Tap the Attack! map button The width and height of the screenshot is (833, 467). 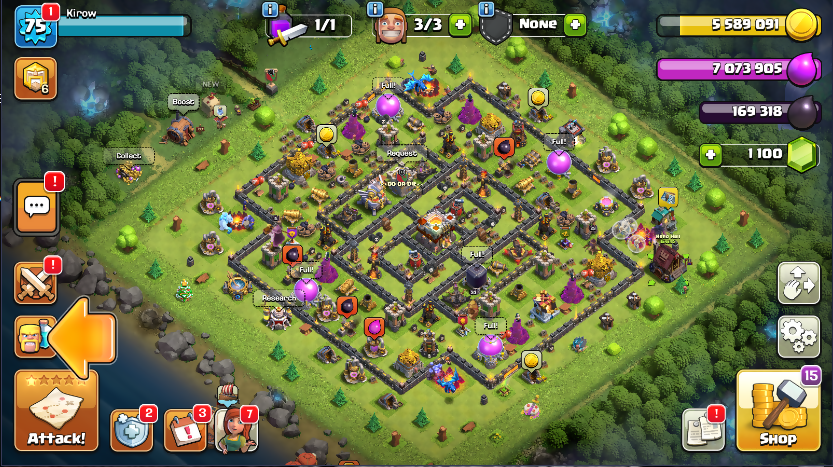56,412
